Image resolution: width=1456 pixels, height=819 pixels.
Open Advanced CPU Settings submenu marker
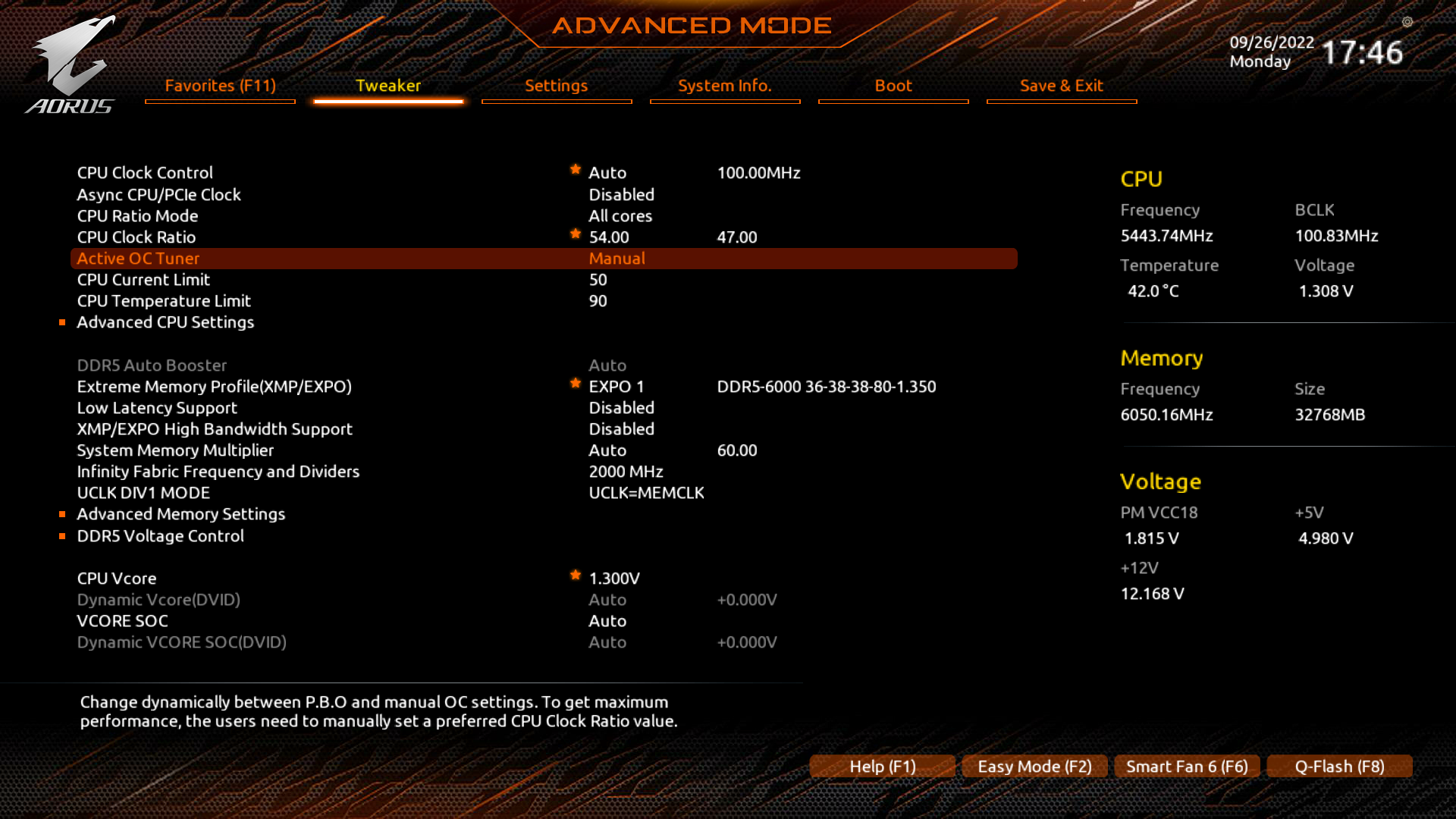pyautogui.click(x=63, y=322)
